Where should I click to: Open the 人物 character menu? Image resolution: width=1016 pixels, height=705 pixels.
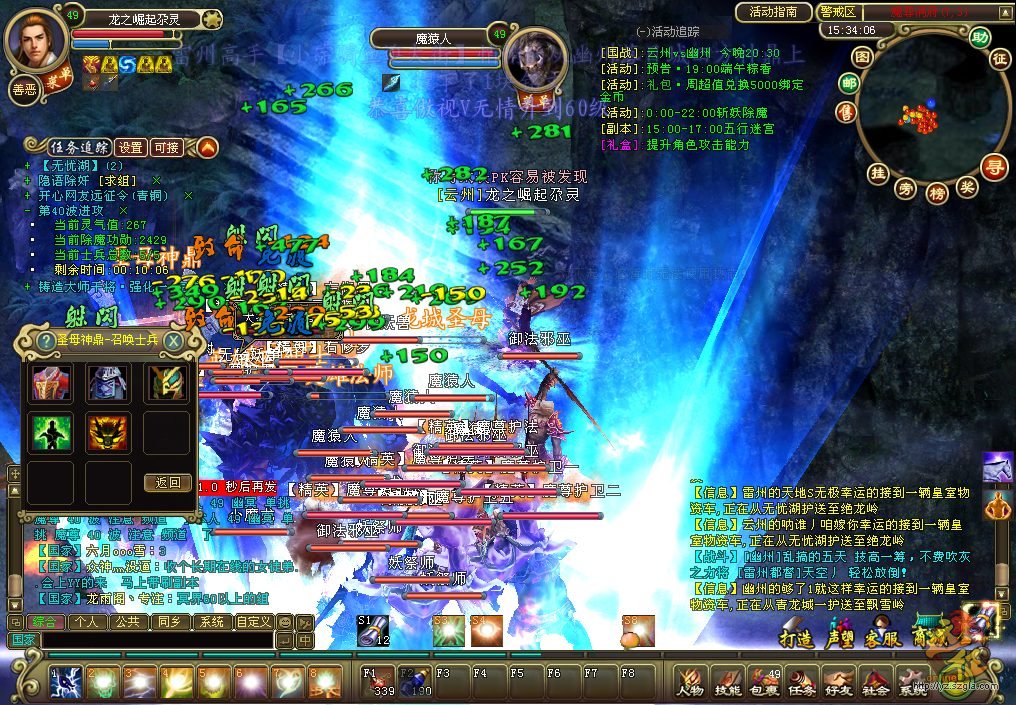click(x=690, y=682)
